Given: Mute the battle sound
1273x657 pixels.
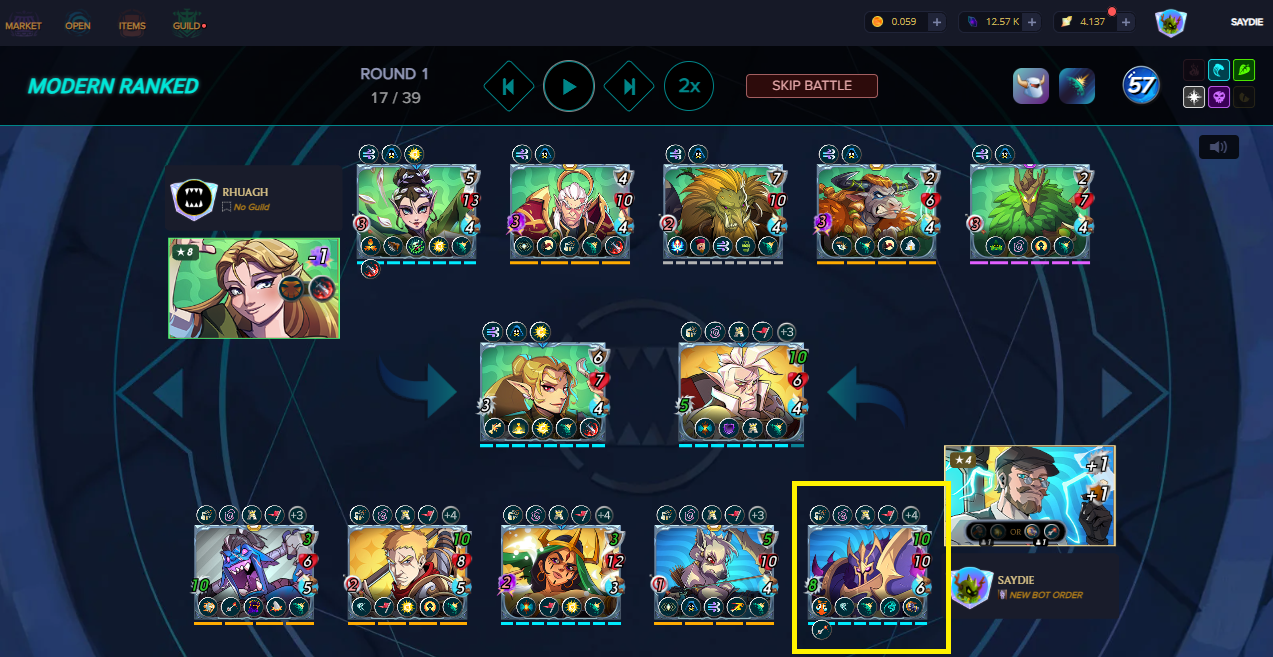Looking at the screenshot, I should coord(1218,147).
